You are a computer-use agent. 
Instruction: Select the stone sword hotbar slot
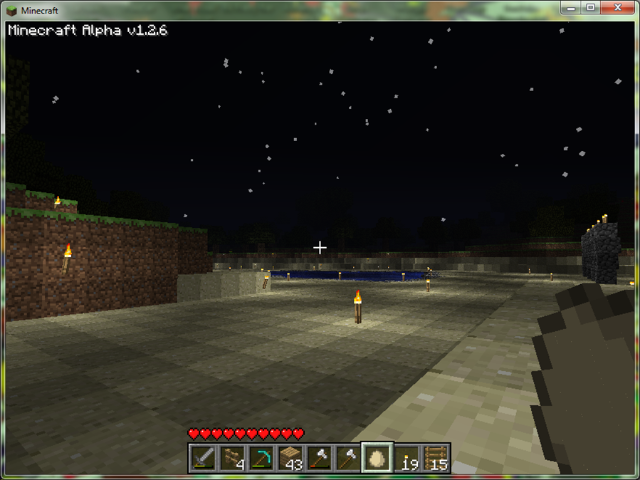(x=204, y=458)
